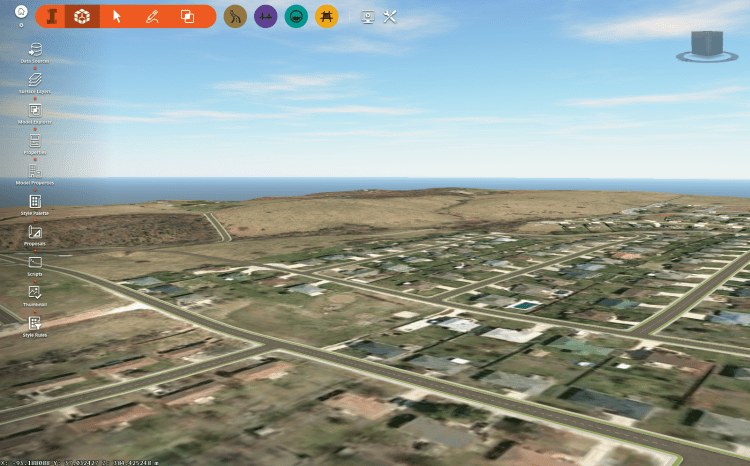Open the Model Explorer panel

[35, 110]
